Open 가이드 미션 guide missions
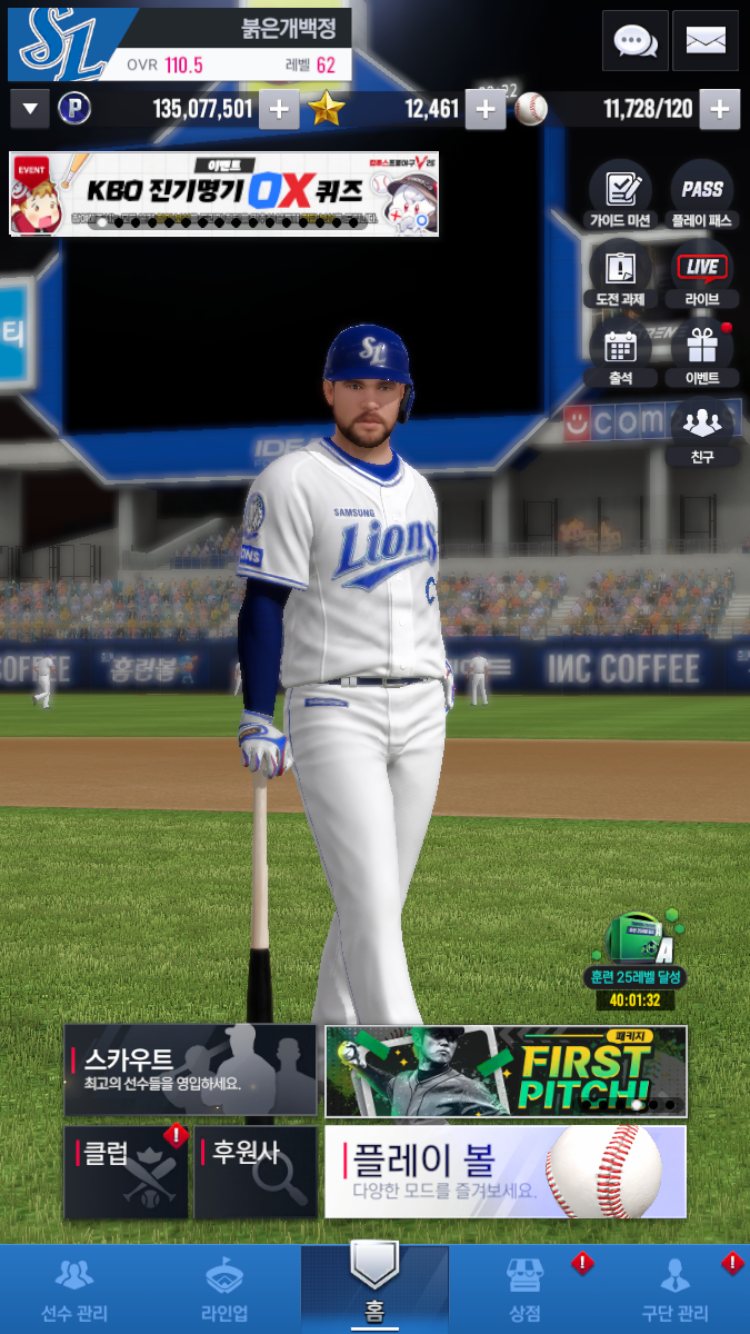 [x=620, y=194]
